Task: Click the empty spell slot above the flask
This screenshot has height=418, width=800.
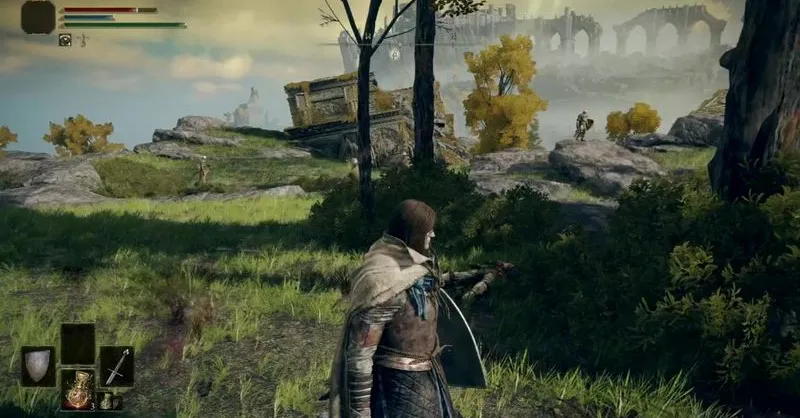Action: pos(77,343)
